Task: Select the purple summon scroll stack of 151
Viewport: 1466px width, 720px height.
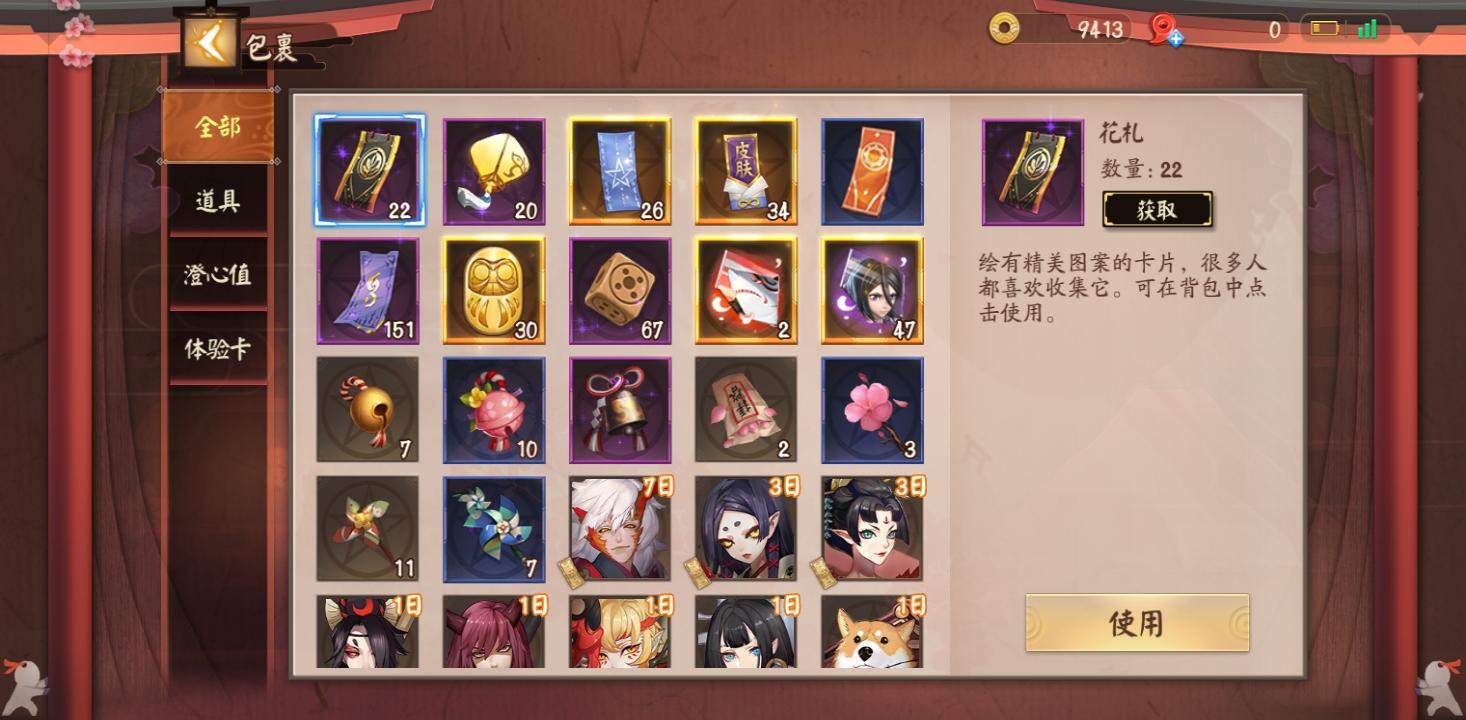Action: click(368, 290)
